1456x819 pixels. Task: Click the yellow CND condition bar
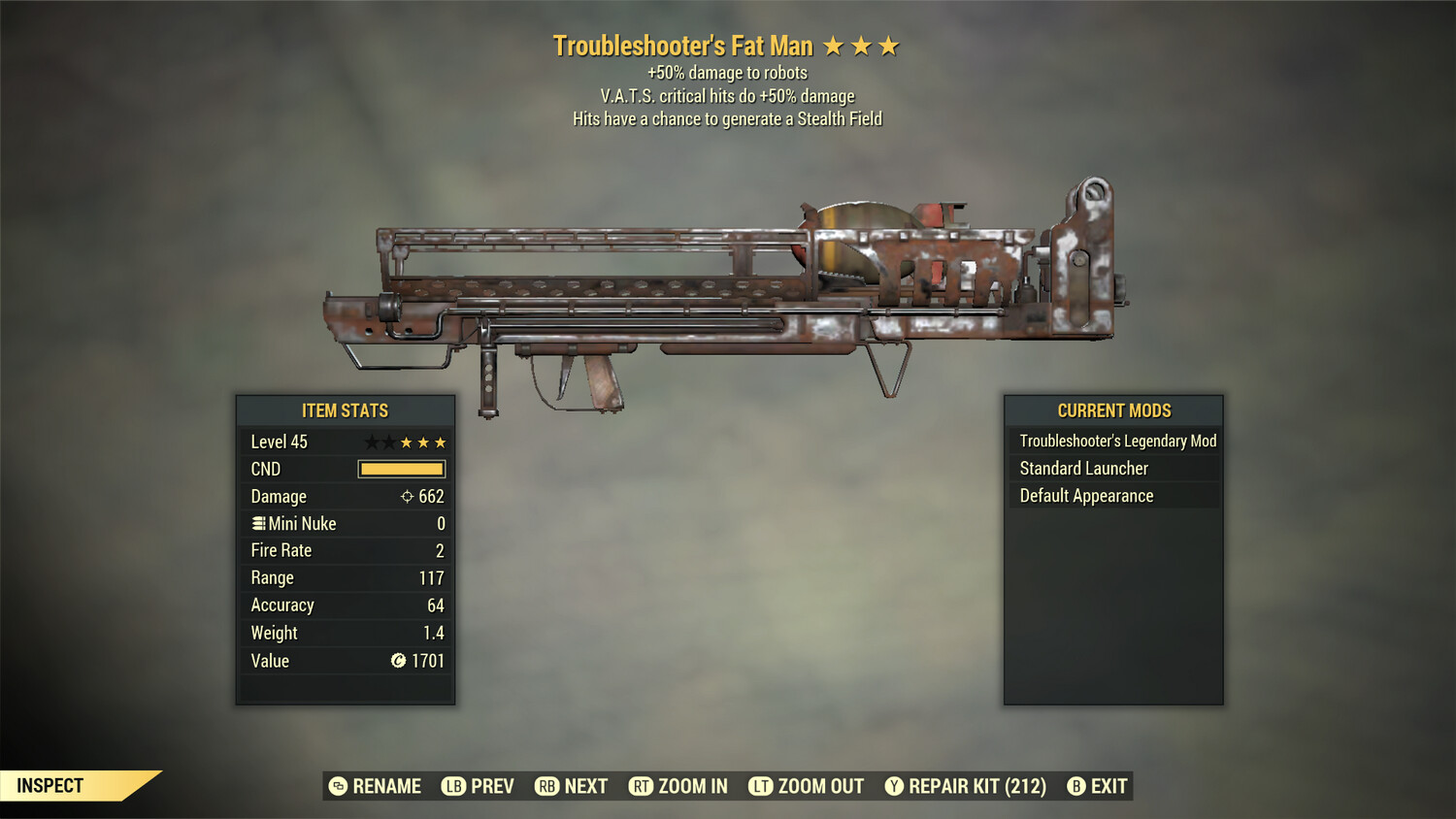(401, 469)
